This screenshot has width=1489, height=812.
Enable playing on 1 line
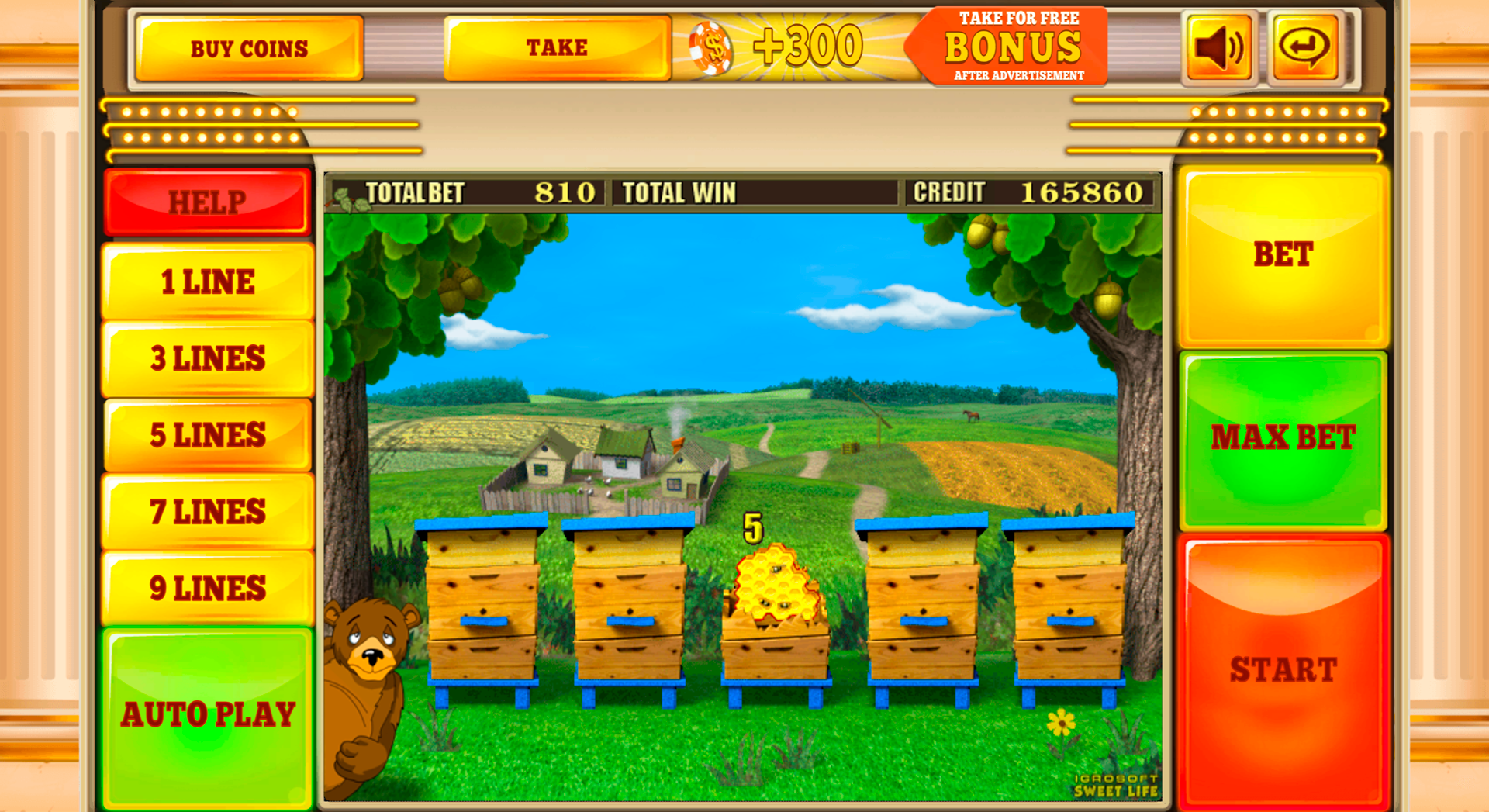click(x=206, y=282)
